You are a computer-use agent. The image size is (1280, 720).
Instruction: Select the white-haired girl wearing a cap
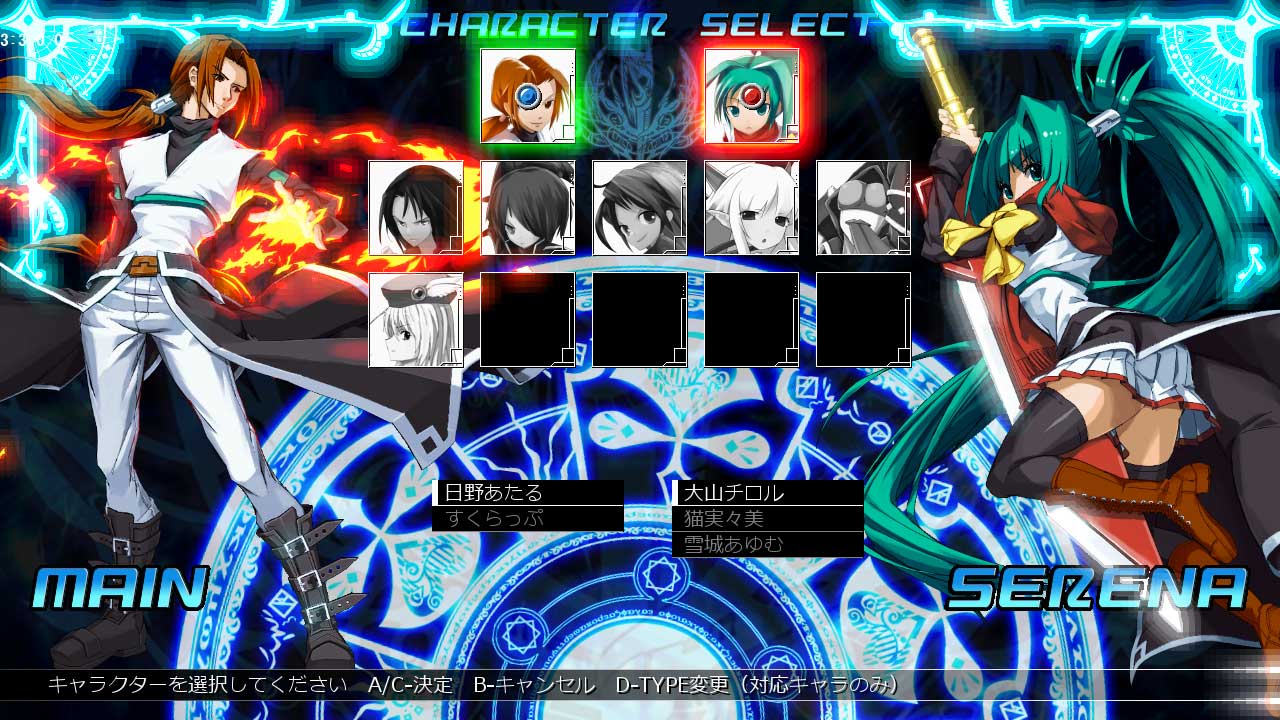[416, 320]
